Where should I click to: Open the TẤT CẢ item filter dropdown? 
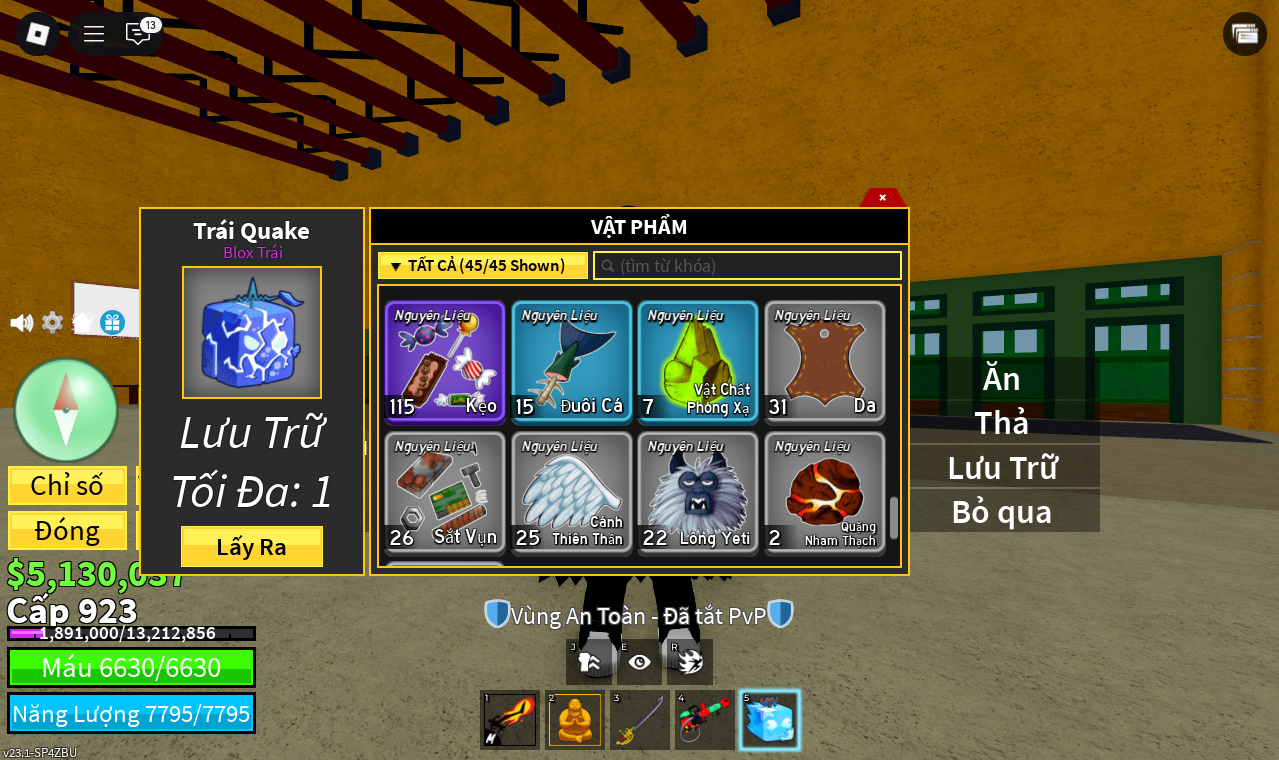click(483, 266)
